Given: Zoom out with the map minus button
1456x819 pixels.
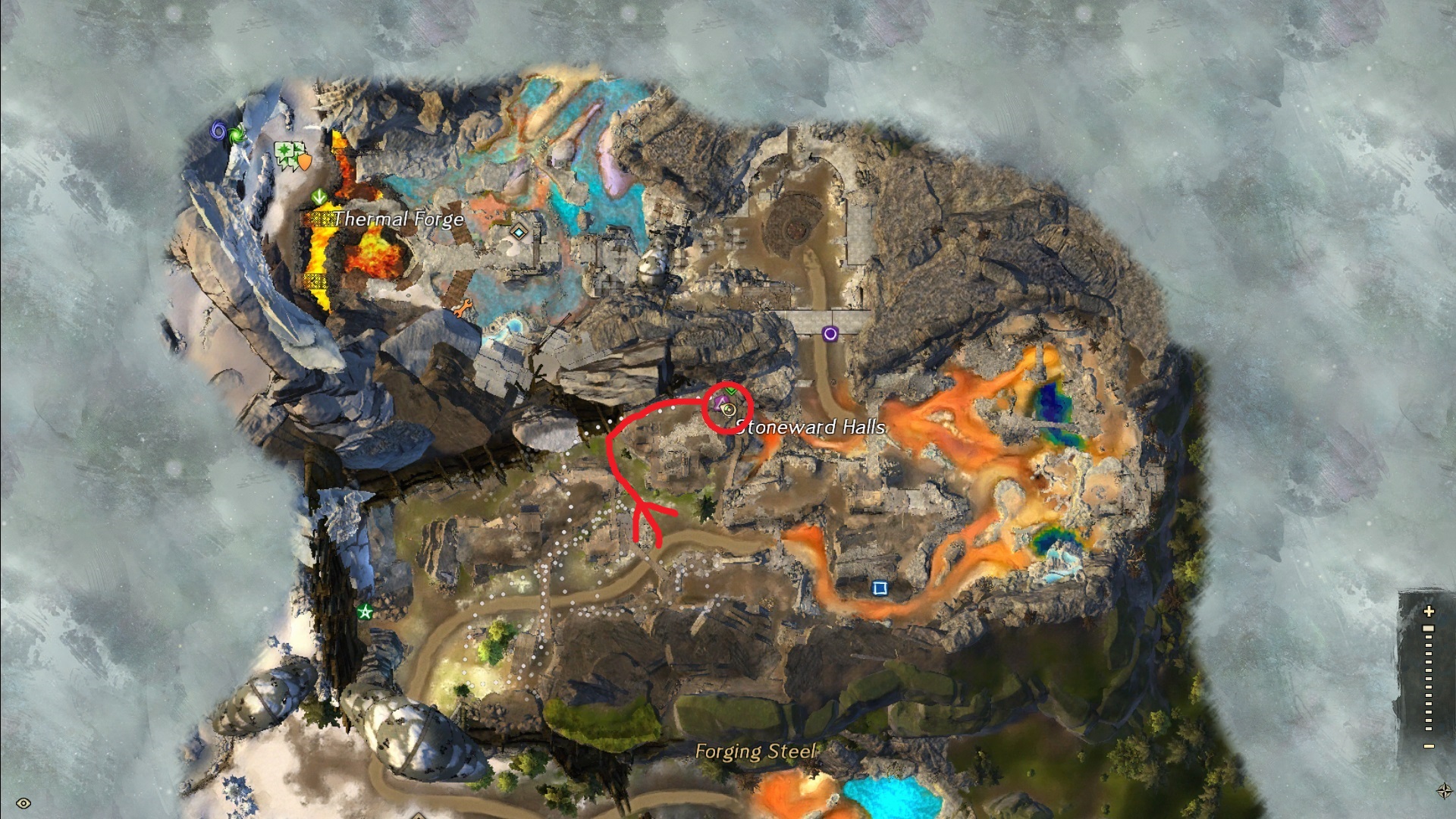Looking at the screenshot, I should pyautogui.click(x=1429, y=746).
